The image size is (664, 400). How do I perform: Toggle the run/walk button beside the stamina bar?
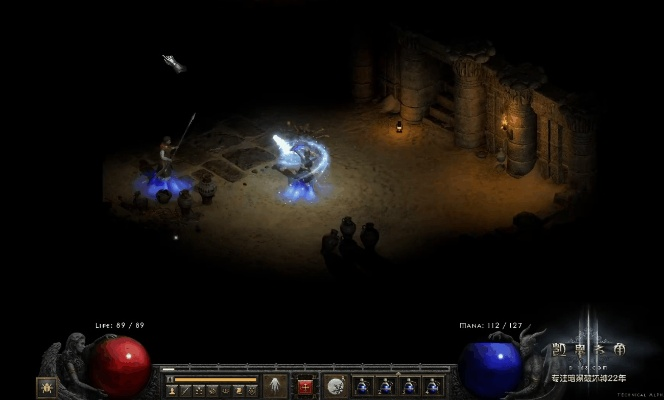171,379
